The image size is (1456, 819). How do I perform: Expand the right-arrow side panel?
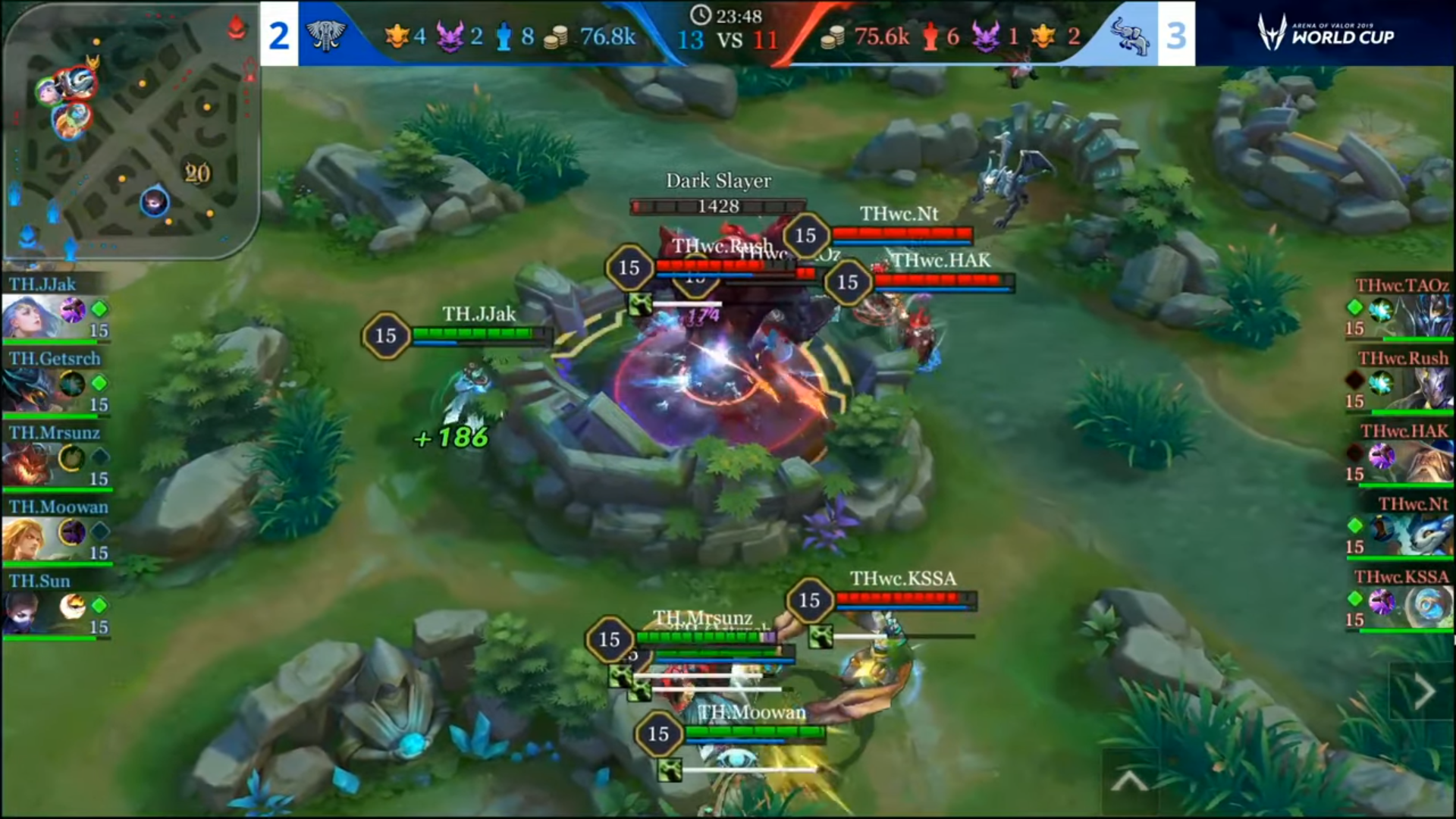tap(1423, 691)
